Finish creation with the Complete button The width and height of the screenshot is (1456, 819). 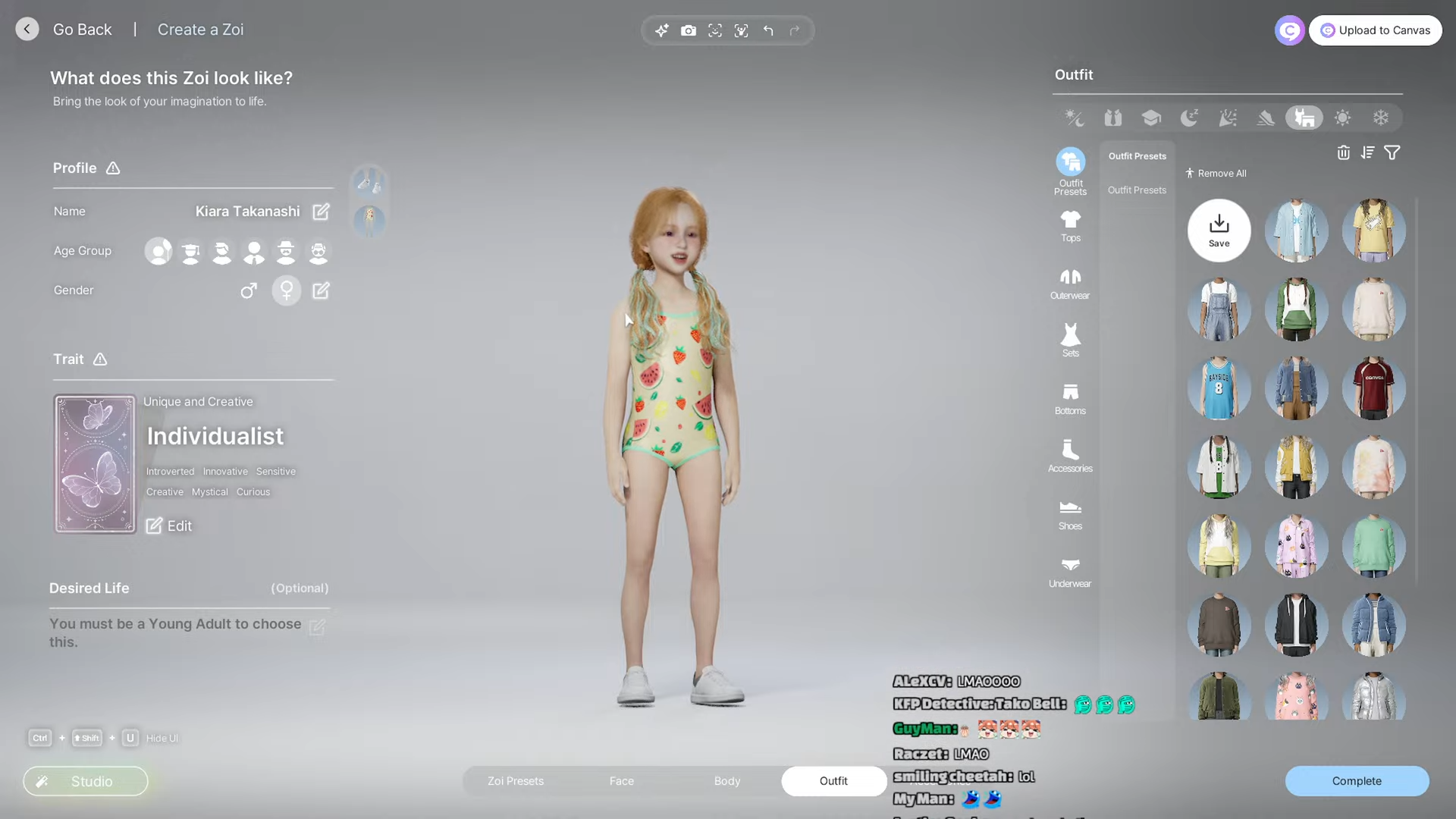coord(1356,781)
